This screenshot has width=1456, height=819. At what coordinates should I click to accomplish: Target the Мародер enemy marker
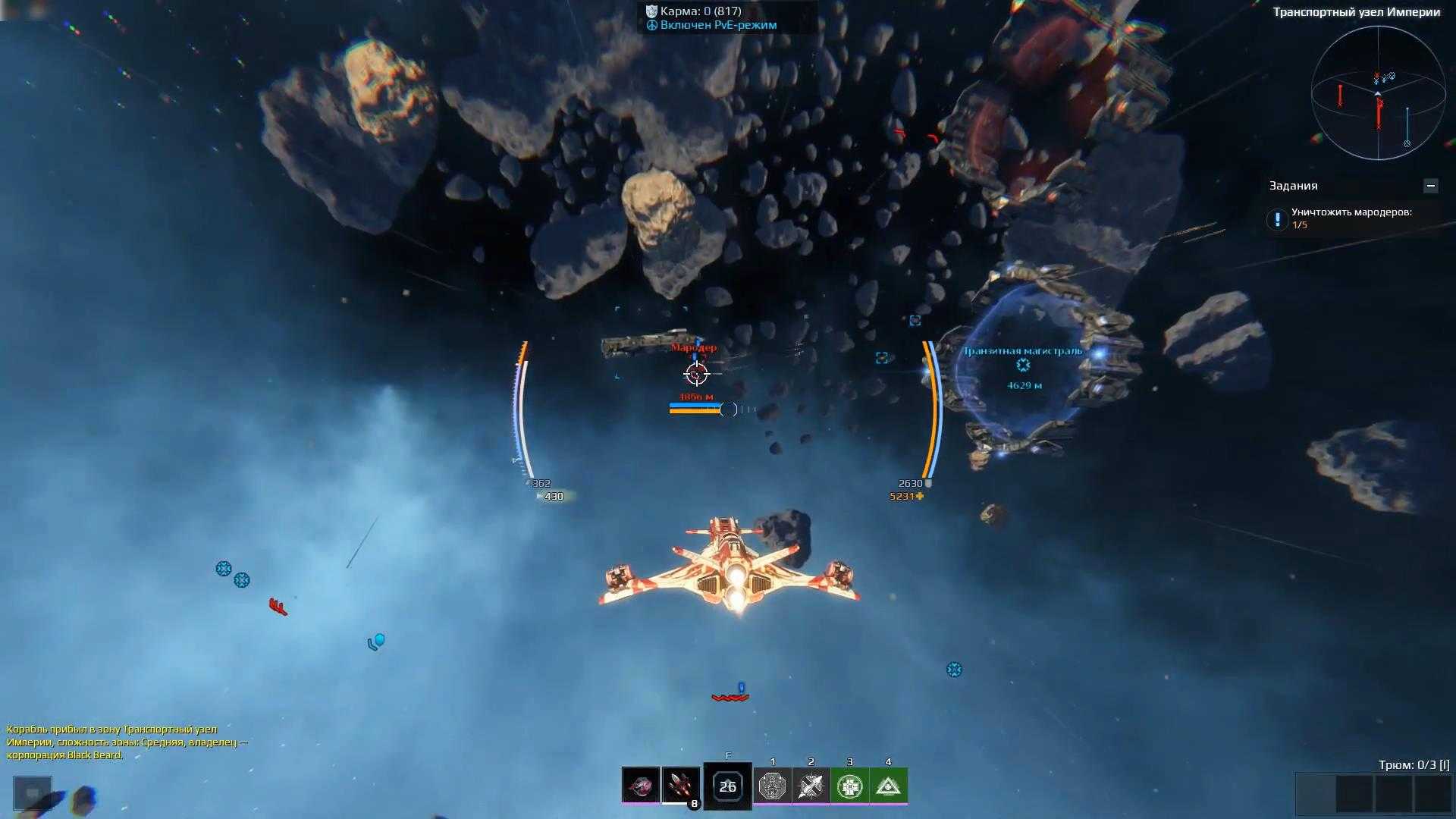click(695, 373)
